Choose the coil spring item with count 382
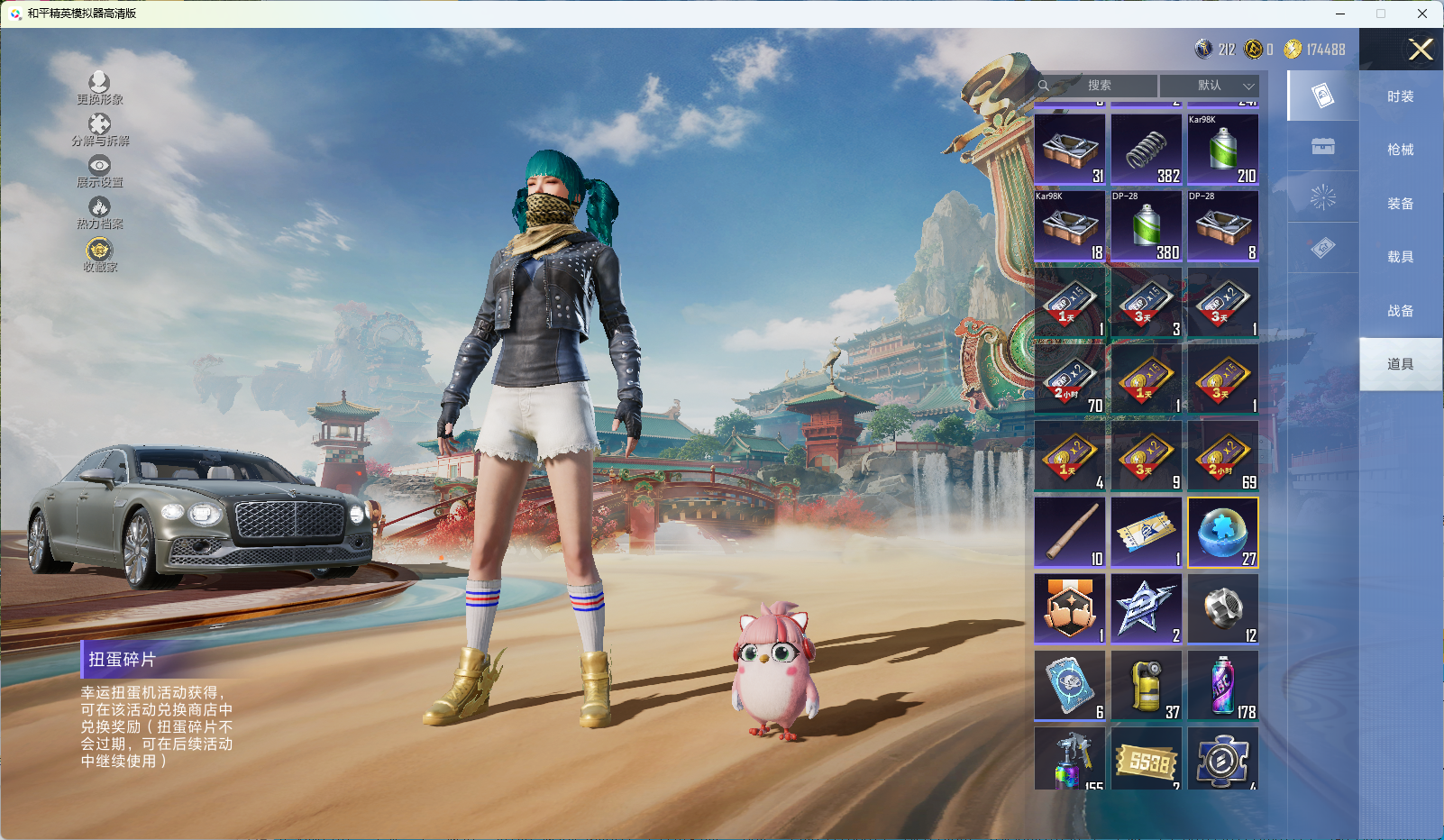 (1147, 150)
